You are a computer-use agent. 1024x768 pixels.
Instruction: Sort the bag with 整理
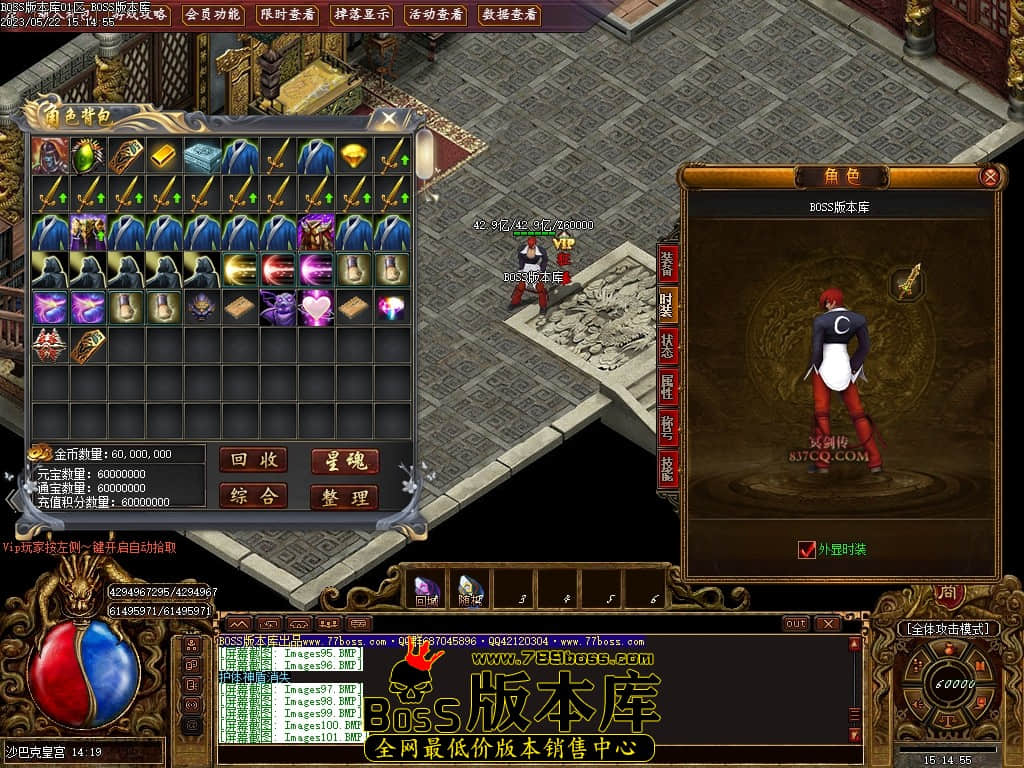coord(344,497)
